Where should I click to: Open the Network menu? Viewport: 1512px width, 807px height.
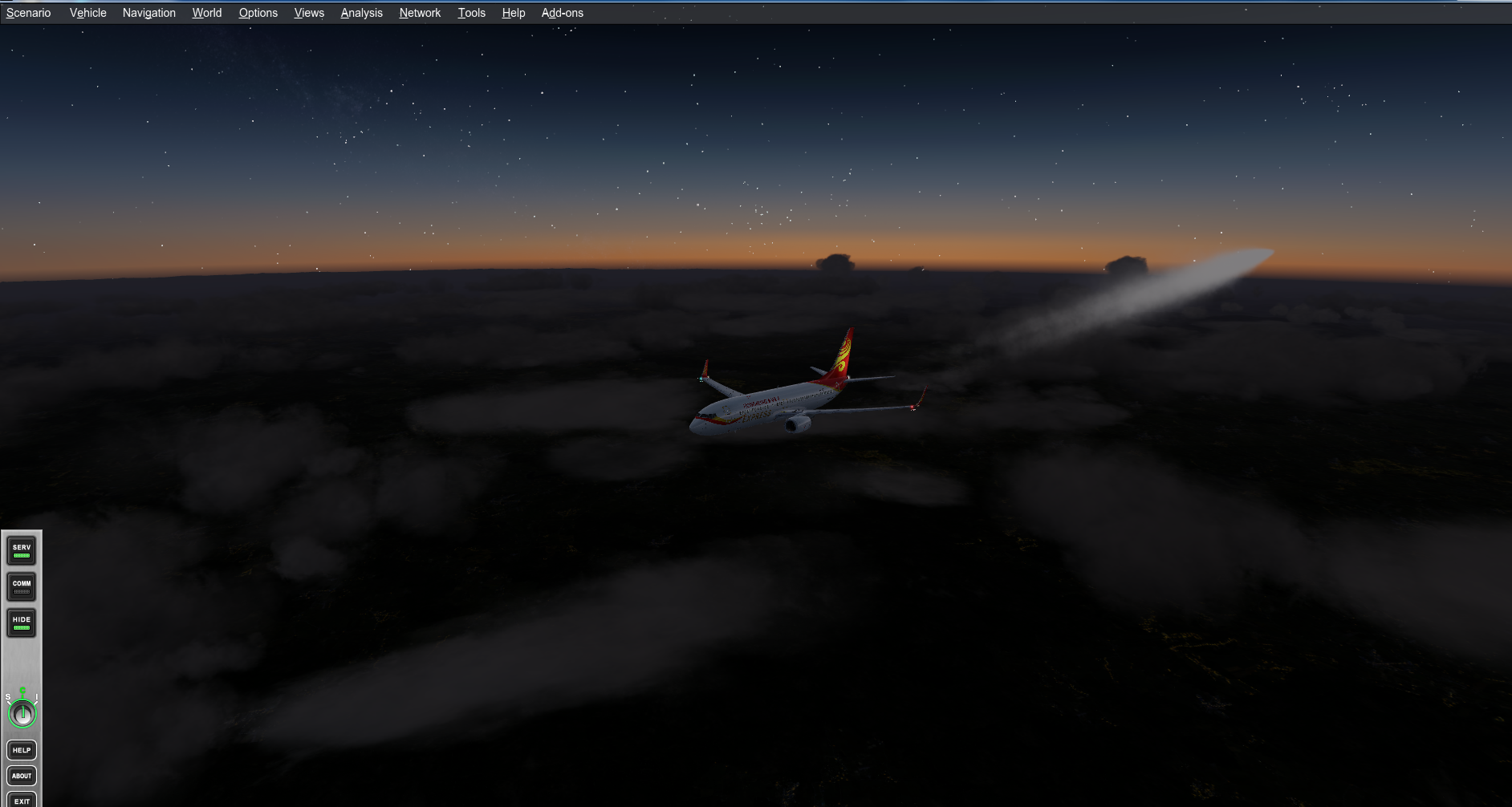pyautogui.click(x=420, y=13)
